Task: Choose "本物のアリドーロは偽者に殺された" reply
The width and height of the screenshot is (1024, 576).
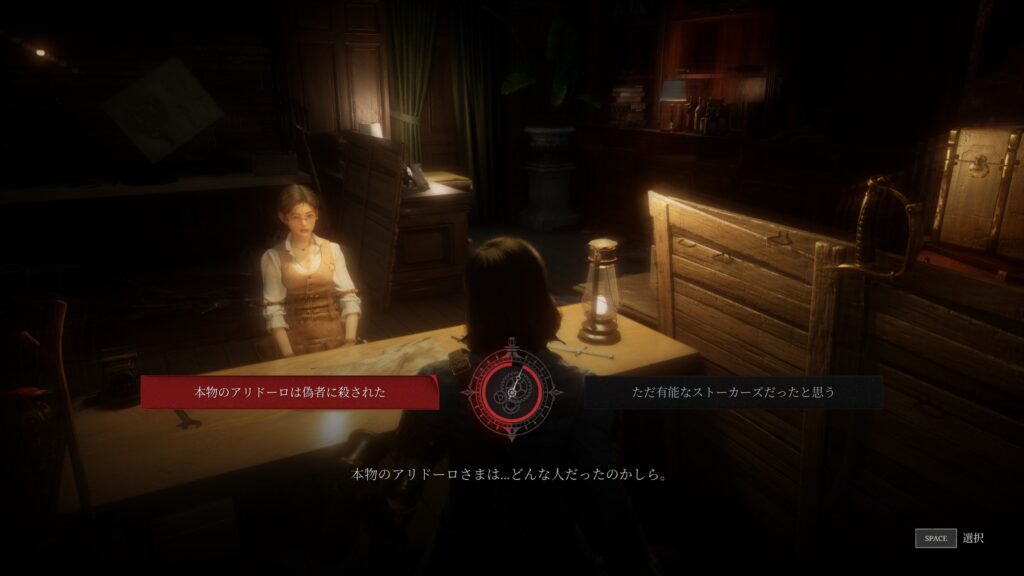Action: pyautogui.click(x=289, y=392)
